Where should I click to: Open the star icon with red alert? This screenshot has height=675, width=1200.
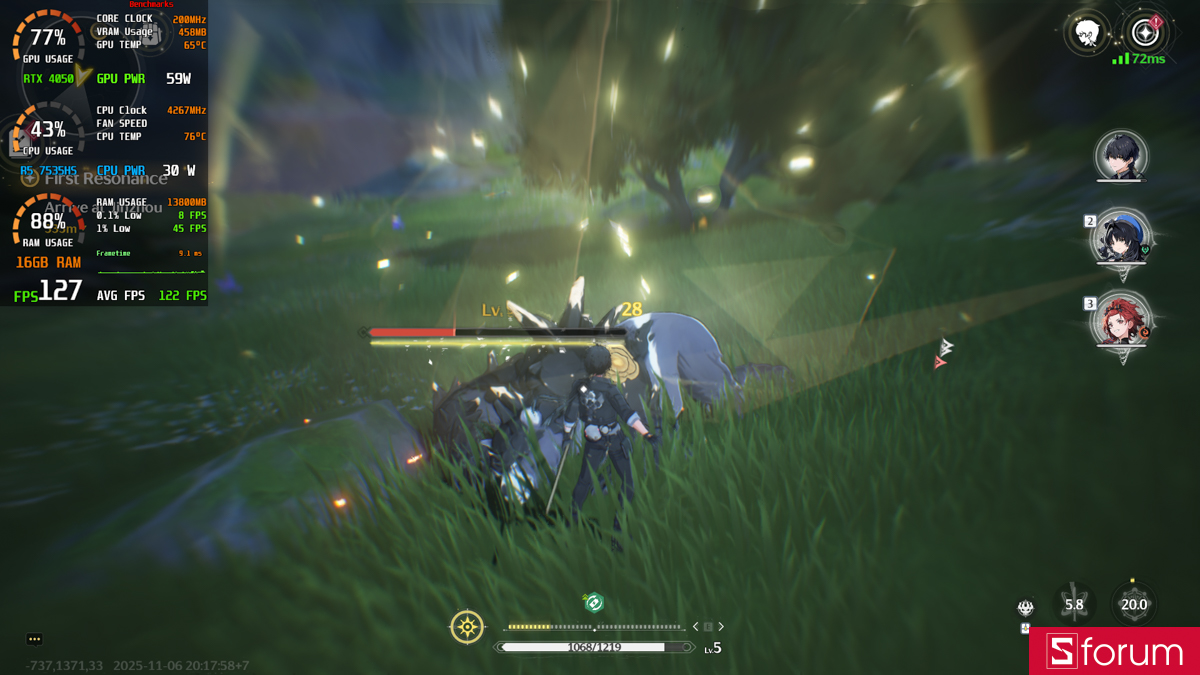[x=1144, y=34]
